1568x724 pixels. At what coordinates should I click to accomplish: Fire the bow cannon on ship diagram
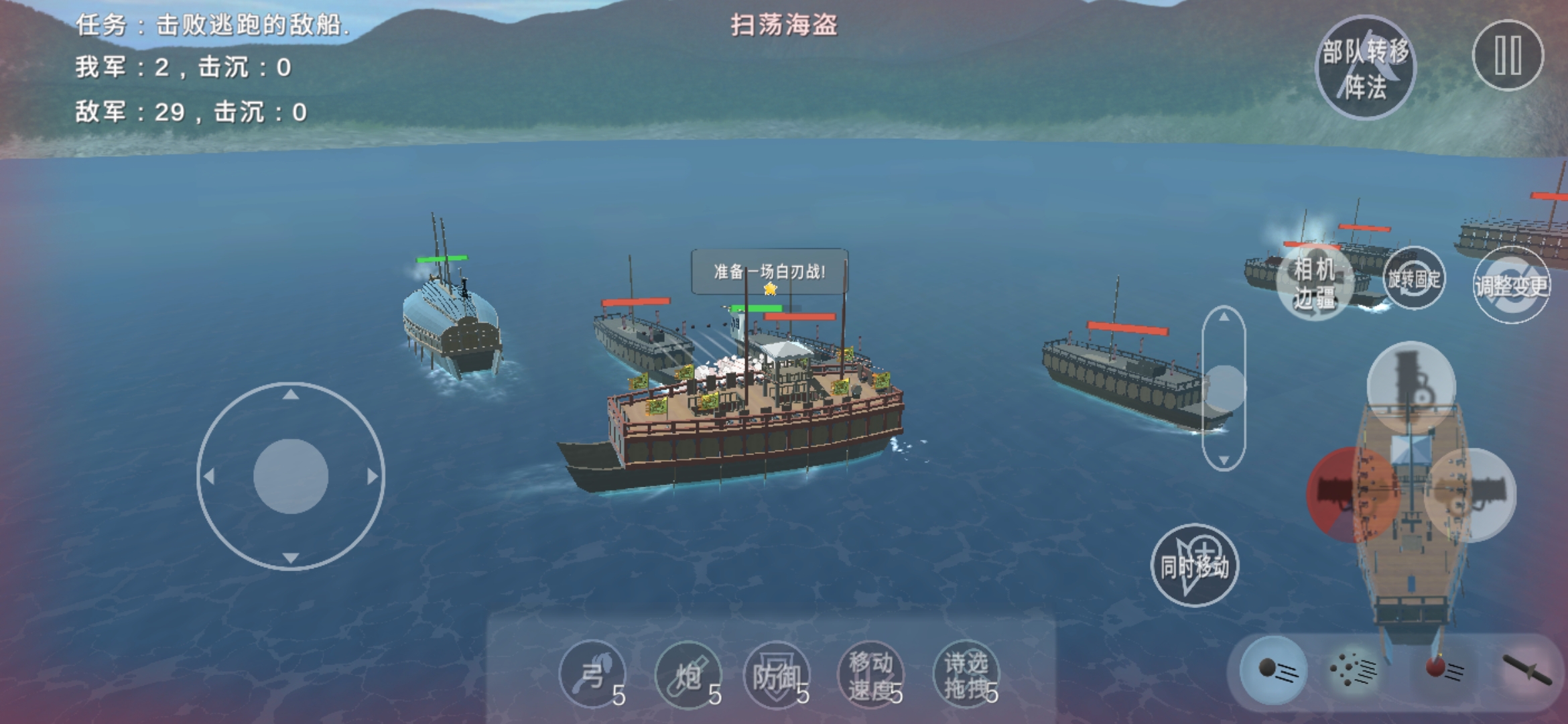(1411, 385)
